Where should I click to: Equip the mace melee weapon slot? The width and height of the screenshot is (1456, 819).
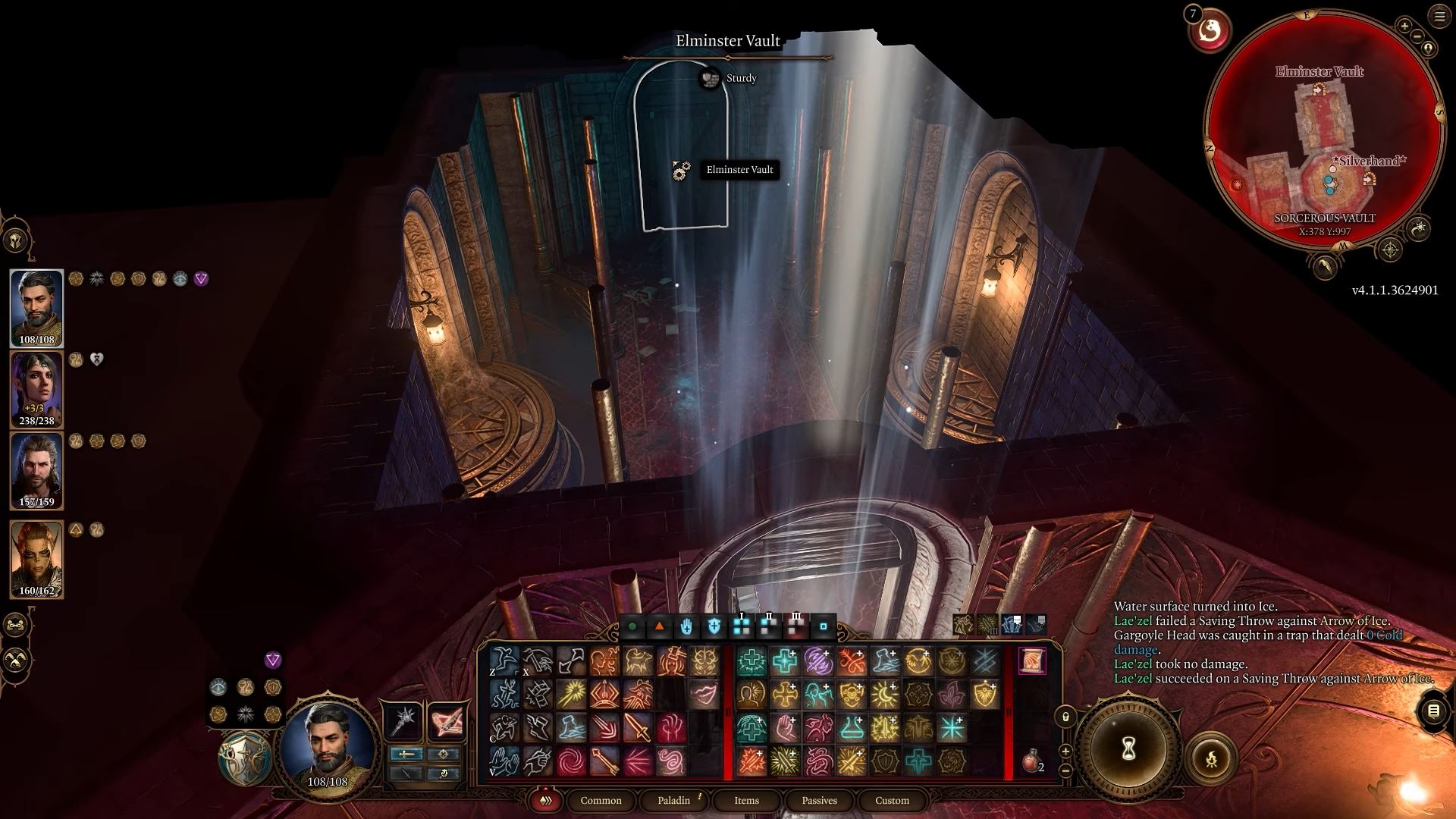point(405,720)
